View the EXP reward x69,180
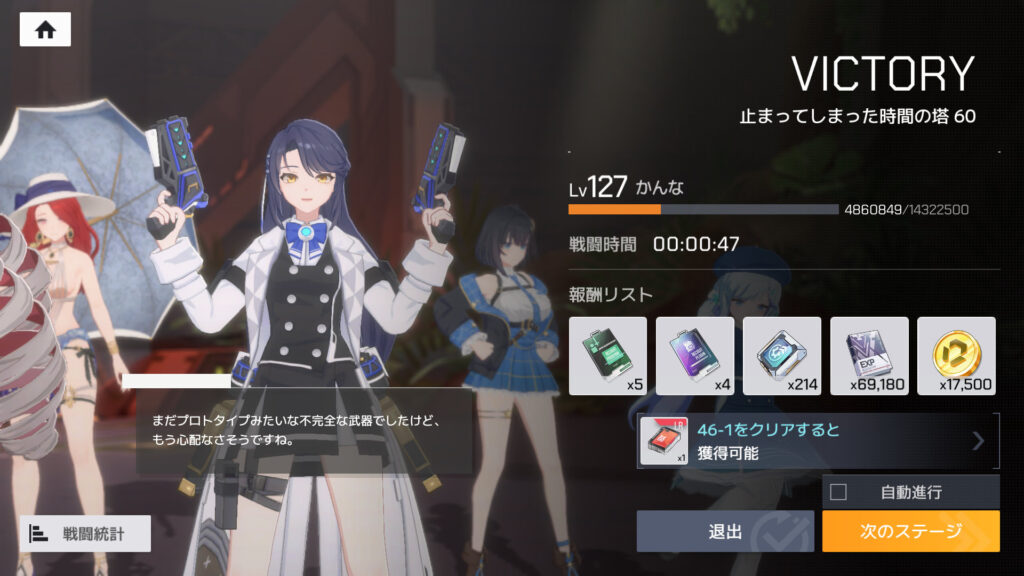 tap(869, 356)
